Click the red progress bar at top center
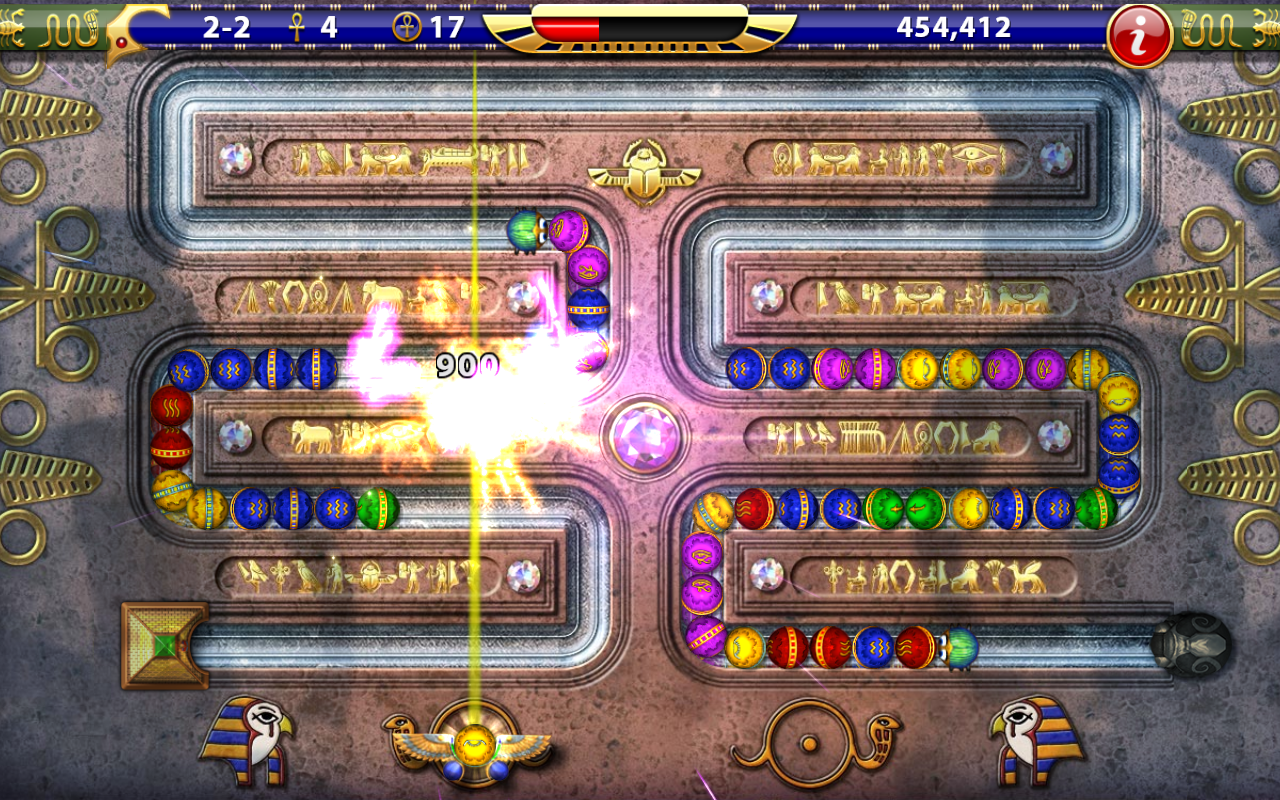This screenshot has width=1280, height=800. coord(565,27)
